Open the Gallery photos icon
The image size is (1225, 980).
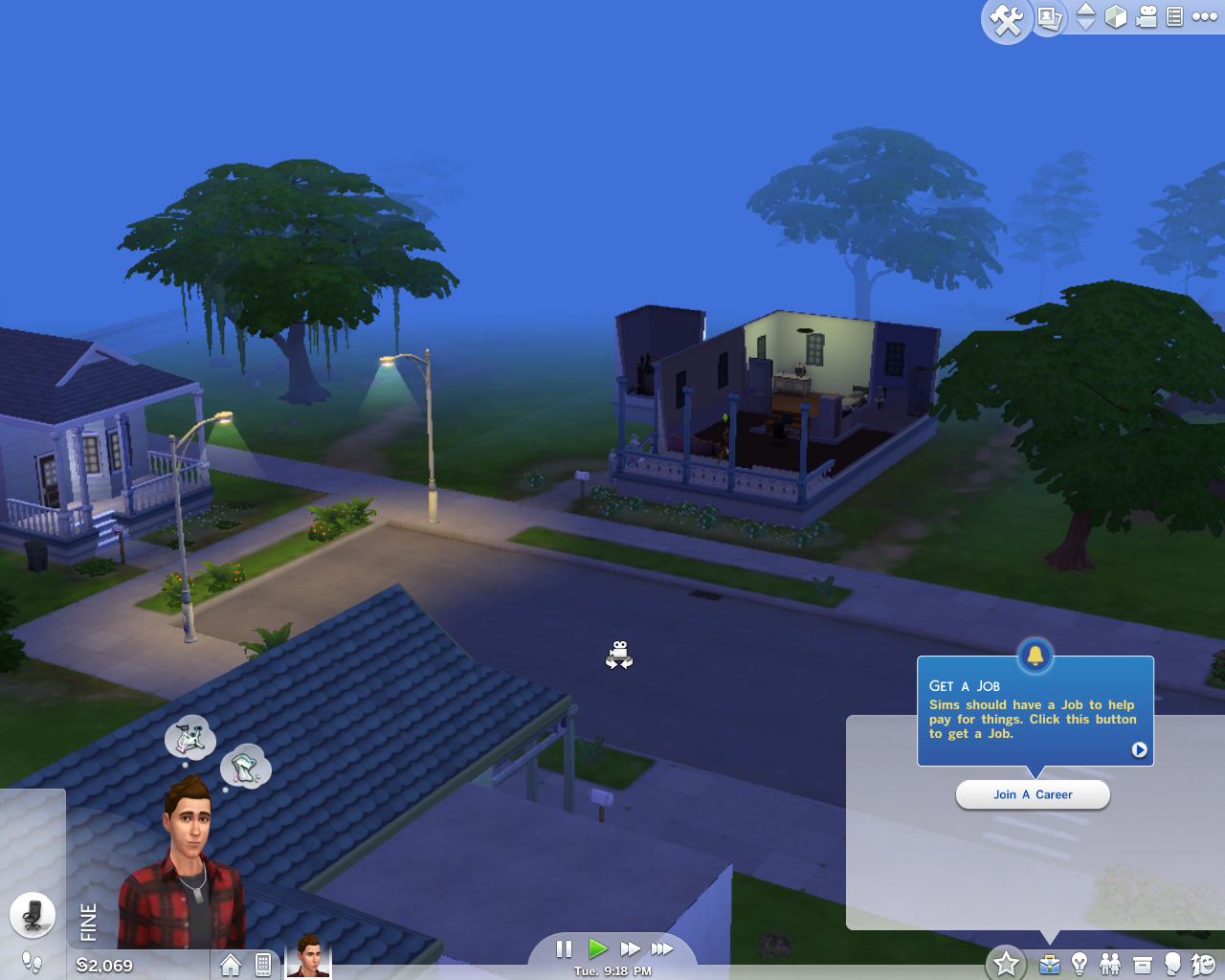1050,17
